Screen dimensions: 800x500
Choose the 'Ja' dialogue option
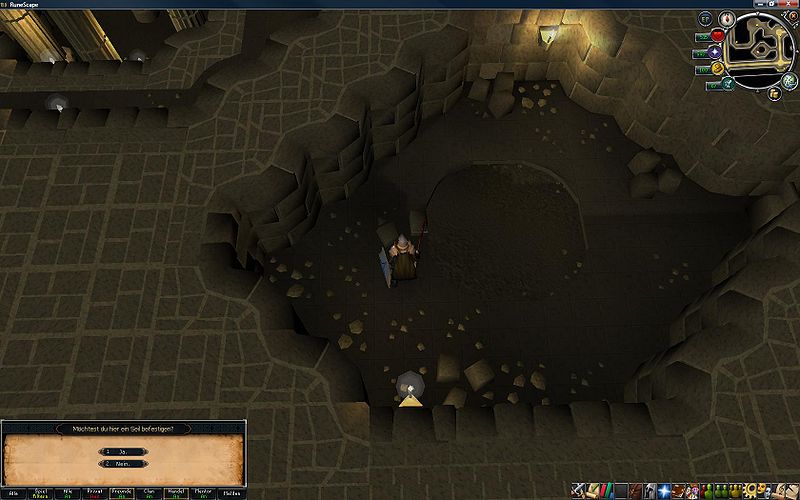click(x=123, y=452)
